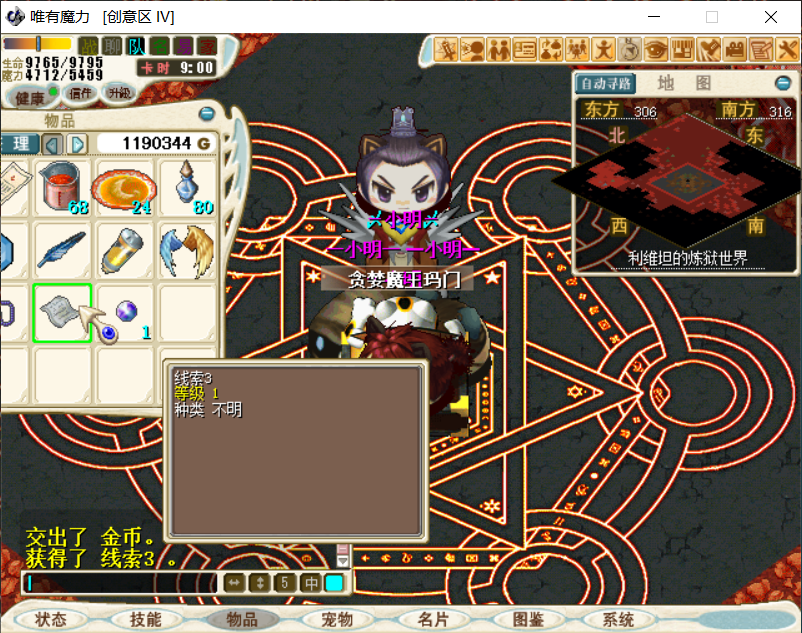Click the 升级 level-up button
Viewport: 802px width, 633px height.
[119, 93]
